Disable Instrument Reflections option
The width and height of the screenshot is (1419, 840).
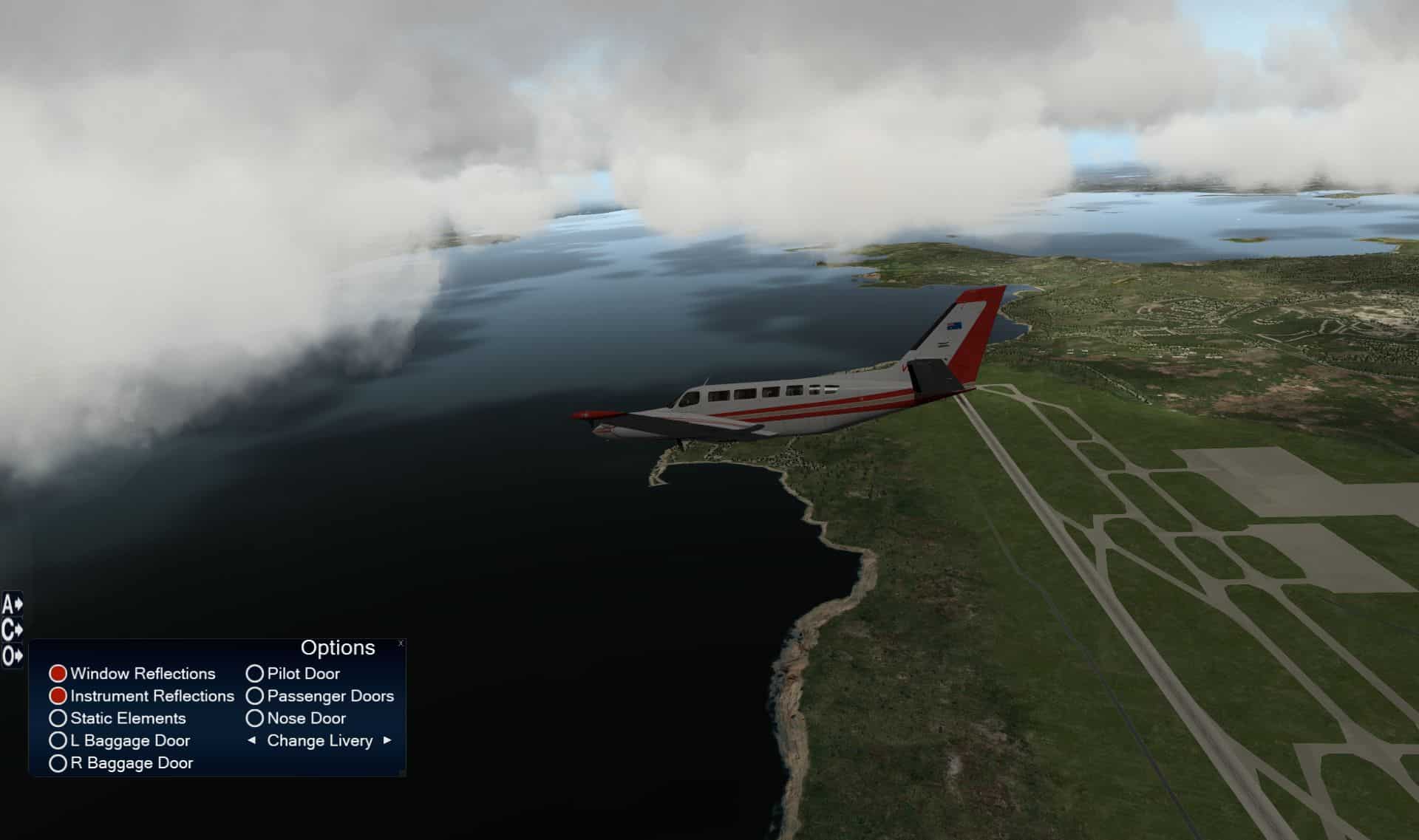coord(58,696)
